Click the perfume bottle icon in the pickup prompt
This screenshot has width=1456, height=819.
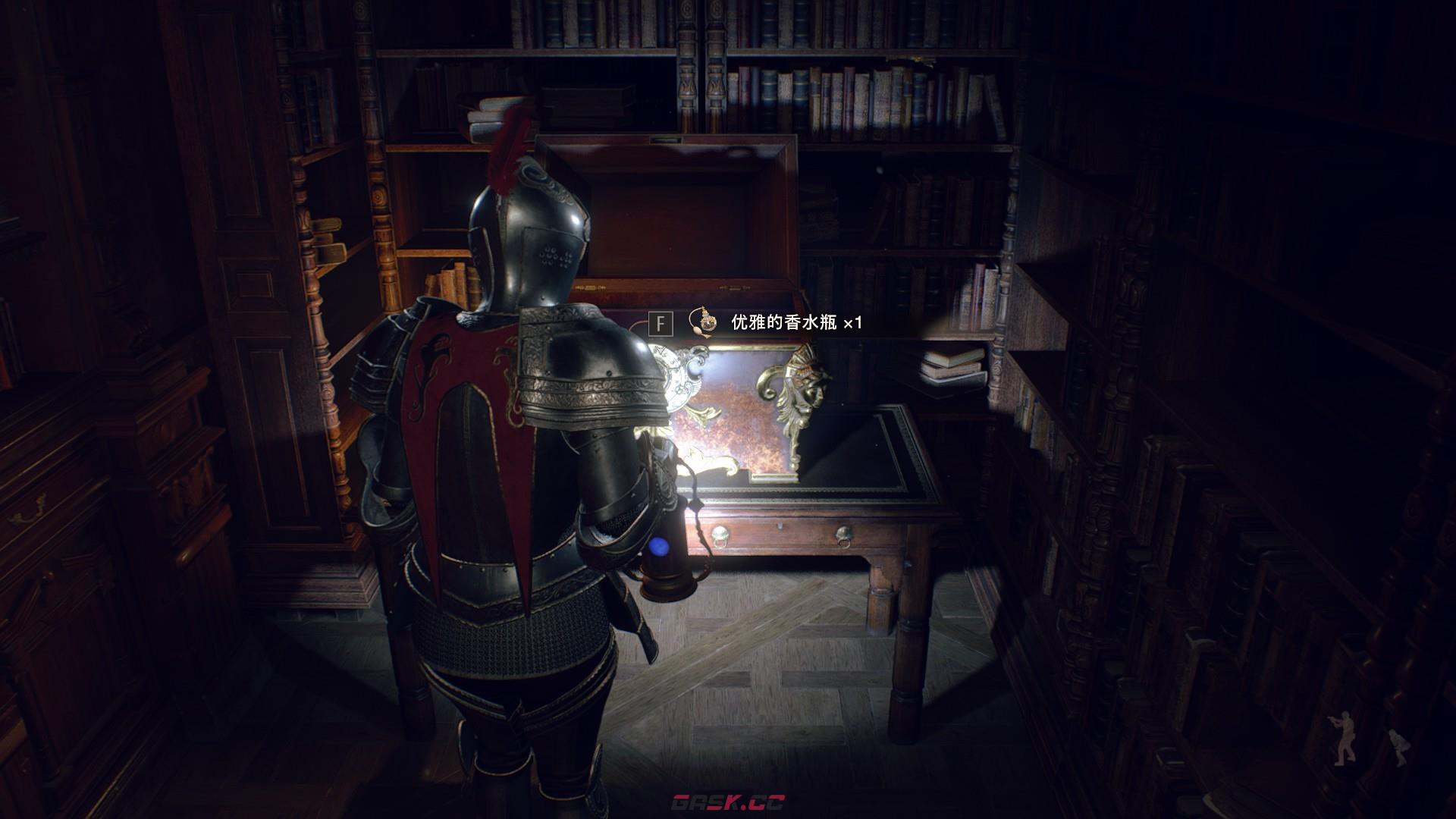[x=703, y=322]
